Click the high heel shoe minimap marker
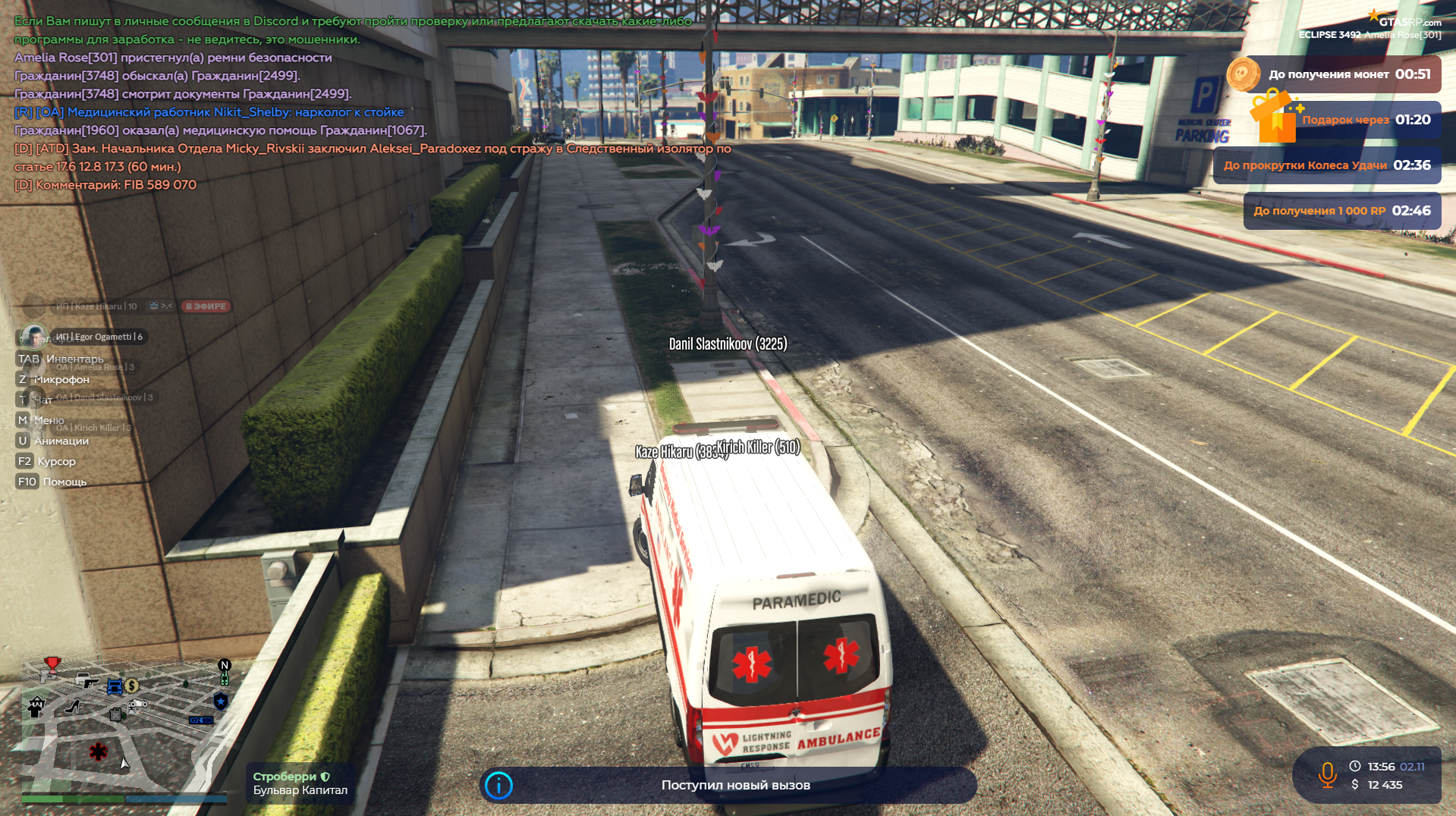 73,707
